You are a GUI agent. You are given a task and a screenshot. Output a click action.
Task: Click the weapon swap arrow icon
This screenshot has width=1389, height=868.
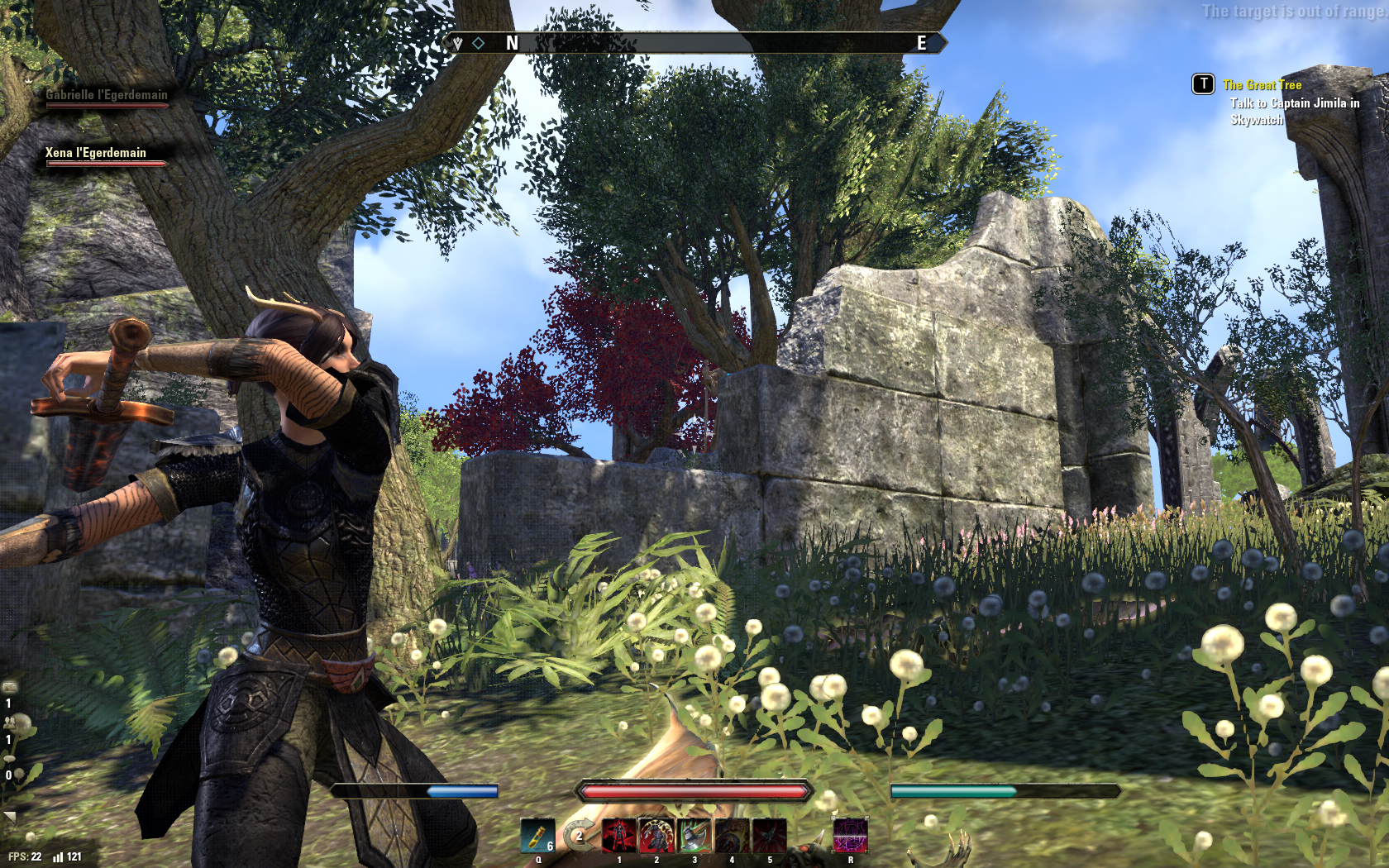580,836
